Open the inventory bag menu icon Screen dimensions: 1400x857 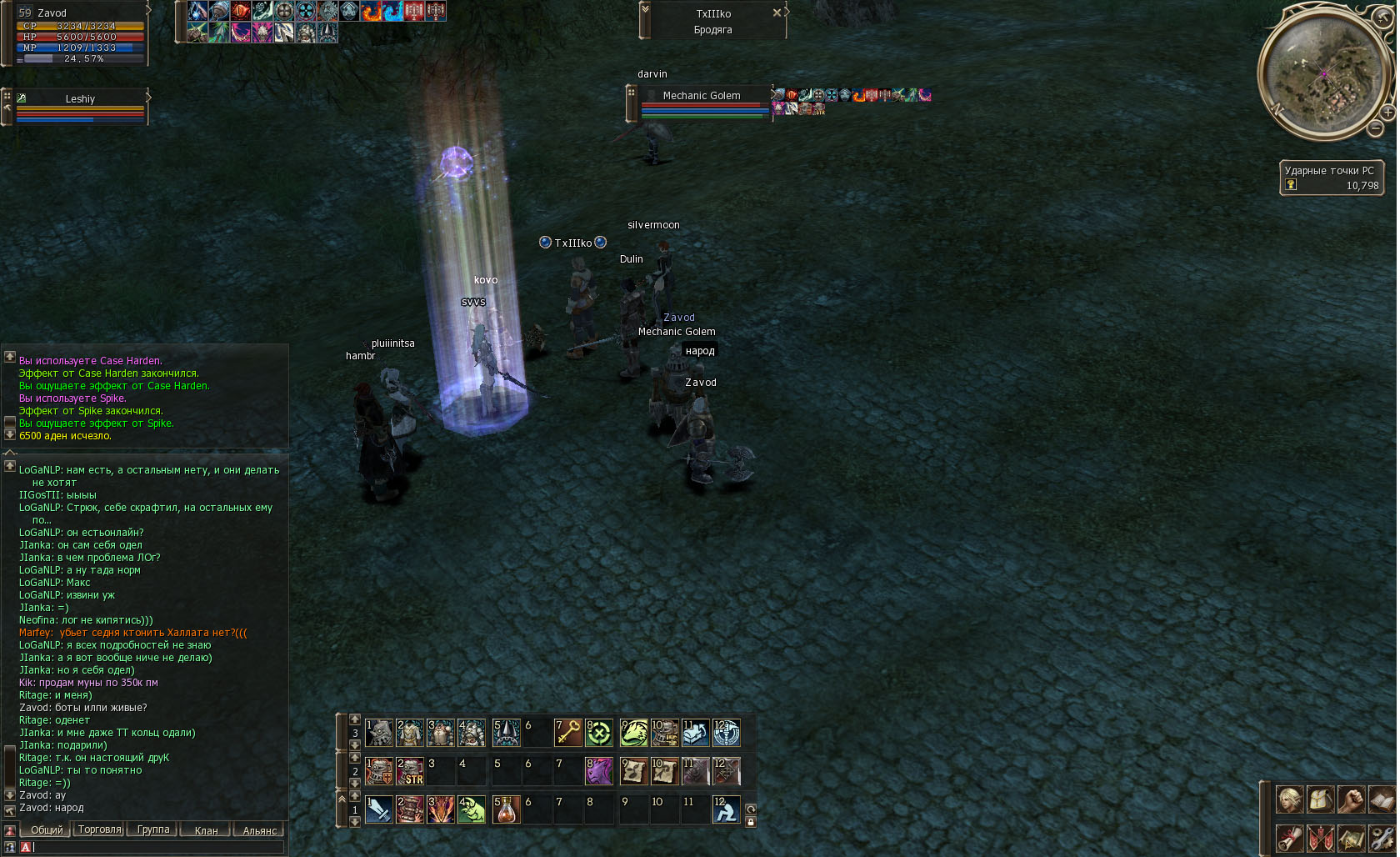pyautogui.click(x=1320, y=799)
